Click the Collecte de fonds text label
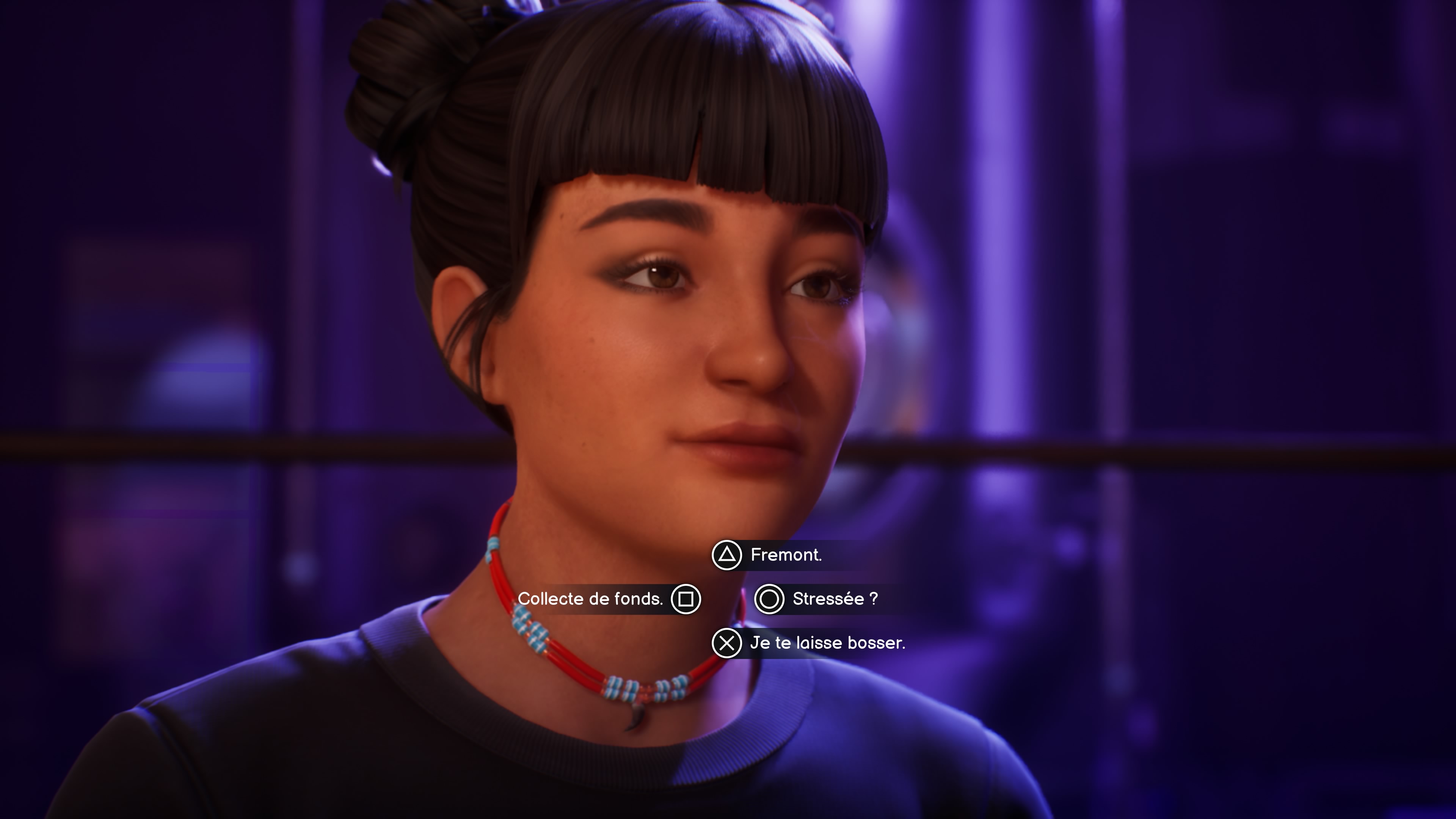1456x819 pixels. pos(591,599)
